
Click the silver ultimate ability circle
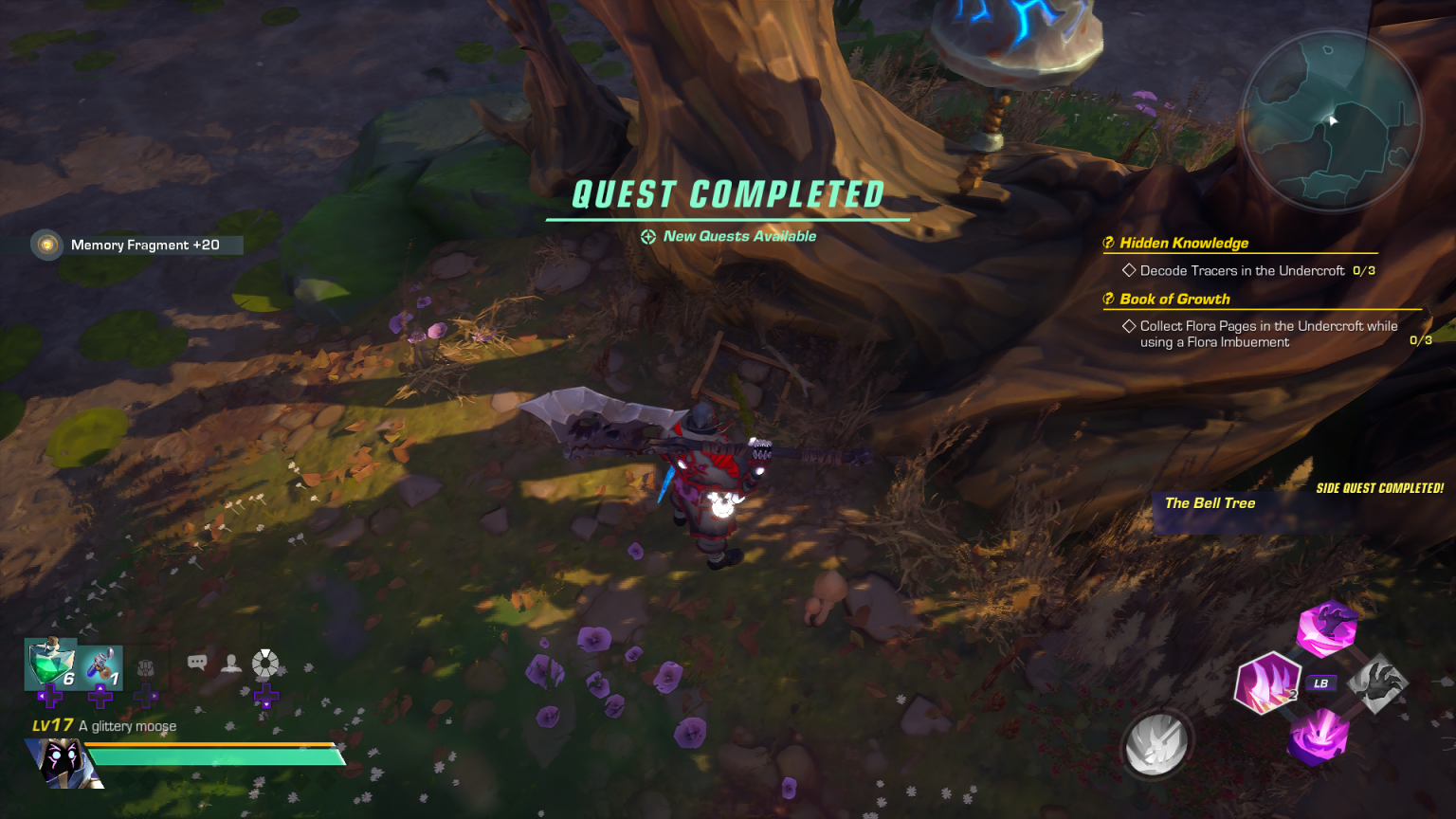click(1156, 745)
